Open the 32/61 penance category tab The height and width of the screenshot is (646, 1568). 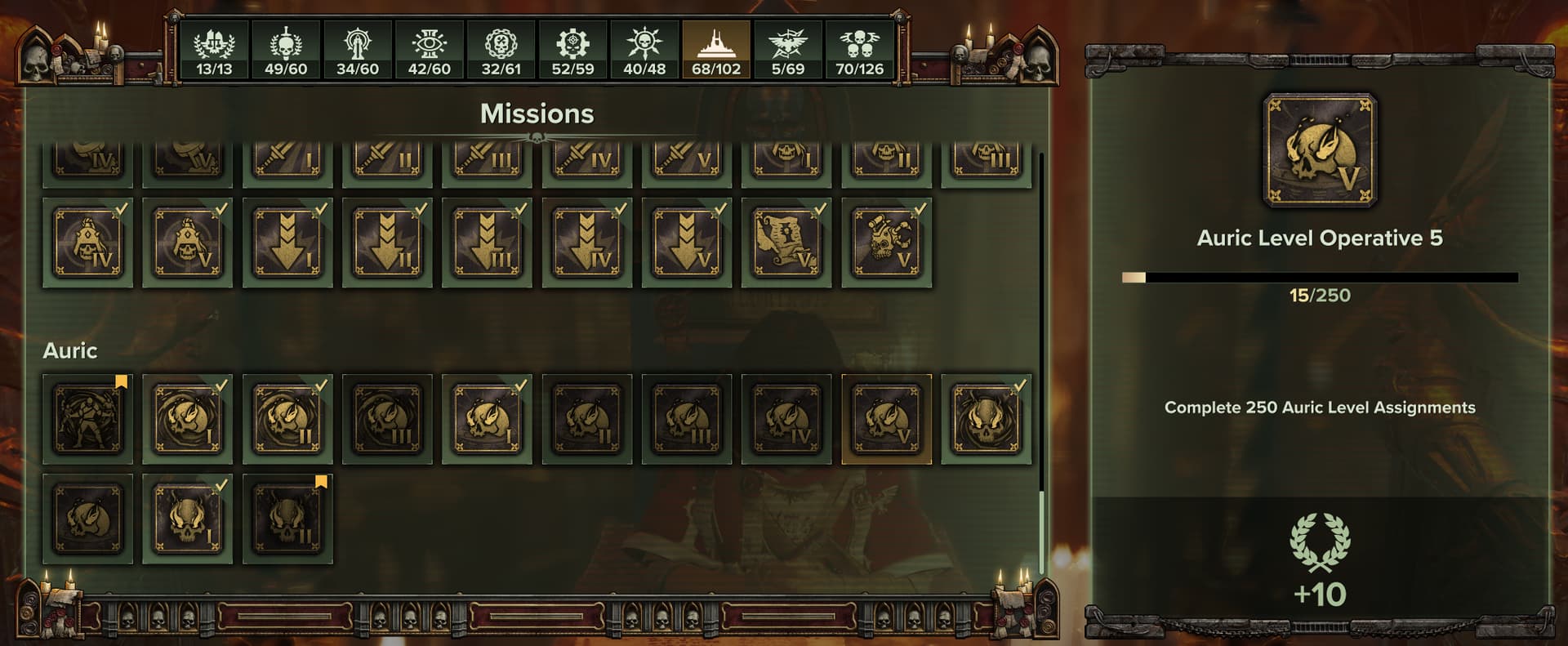click(501, 51)
